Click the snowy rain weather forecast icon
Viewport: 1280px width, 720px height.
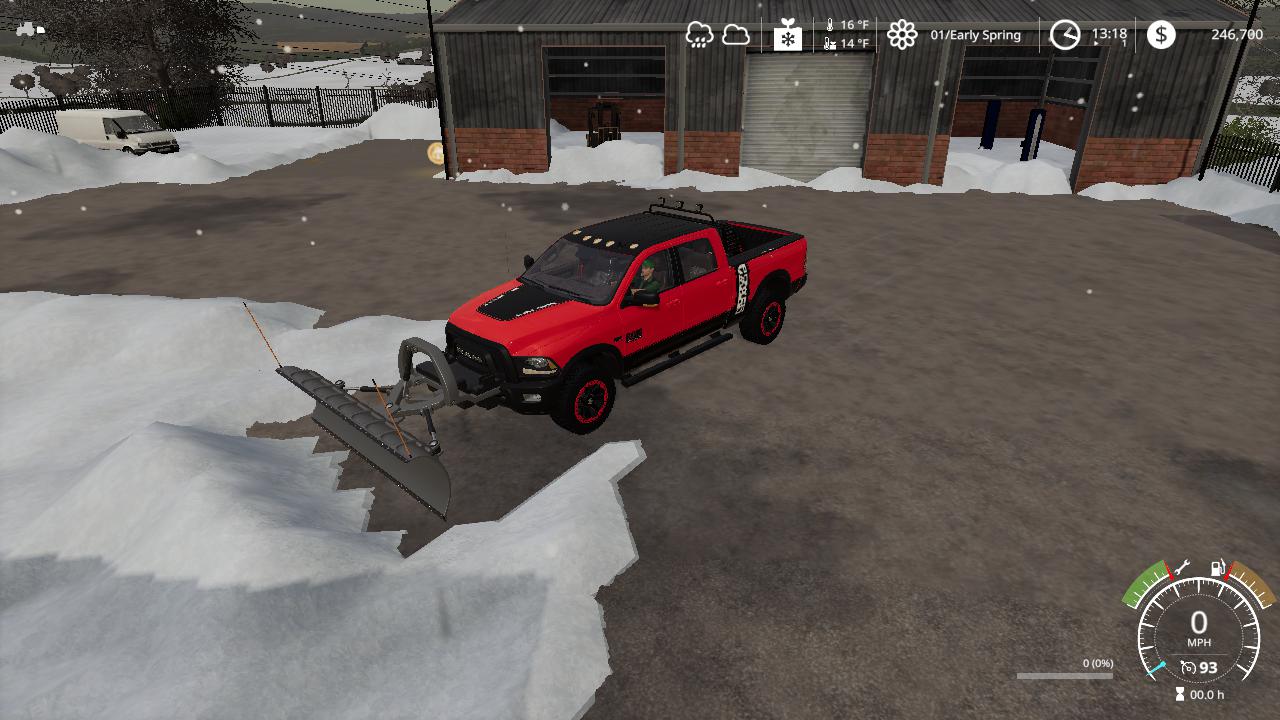pos(699,35)
